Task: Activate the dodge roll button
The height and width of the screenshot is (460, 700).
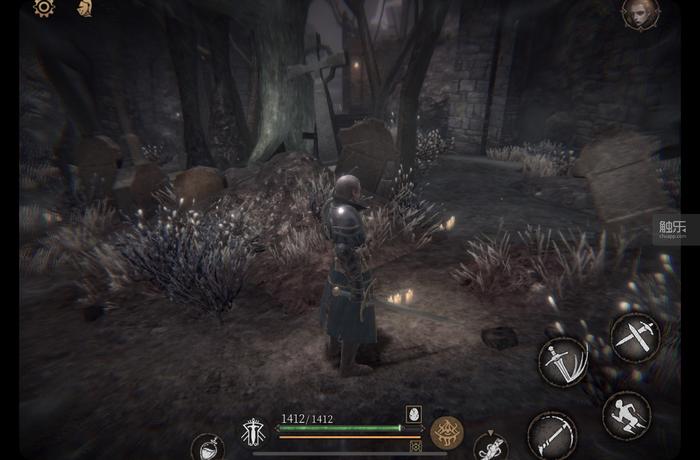Action: click(627, 414)
